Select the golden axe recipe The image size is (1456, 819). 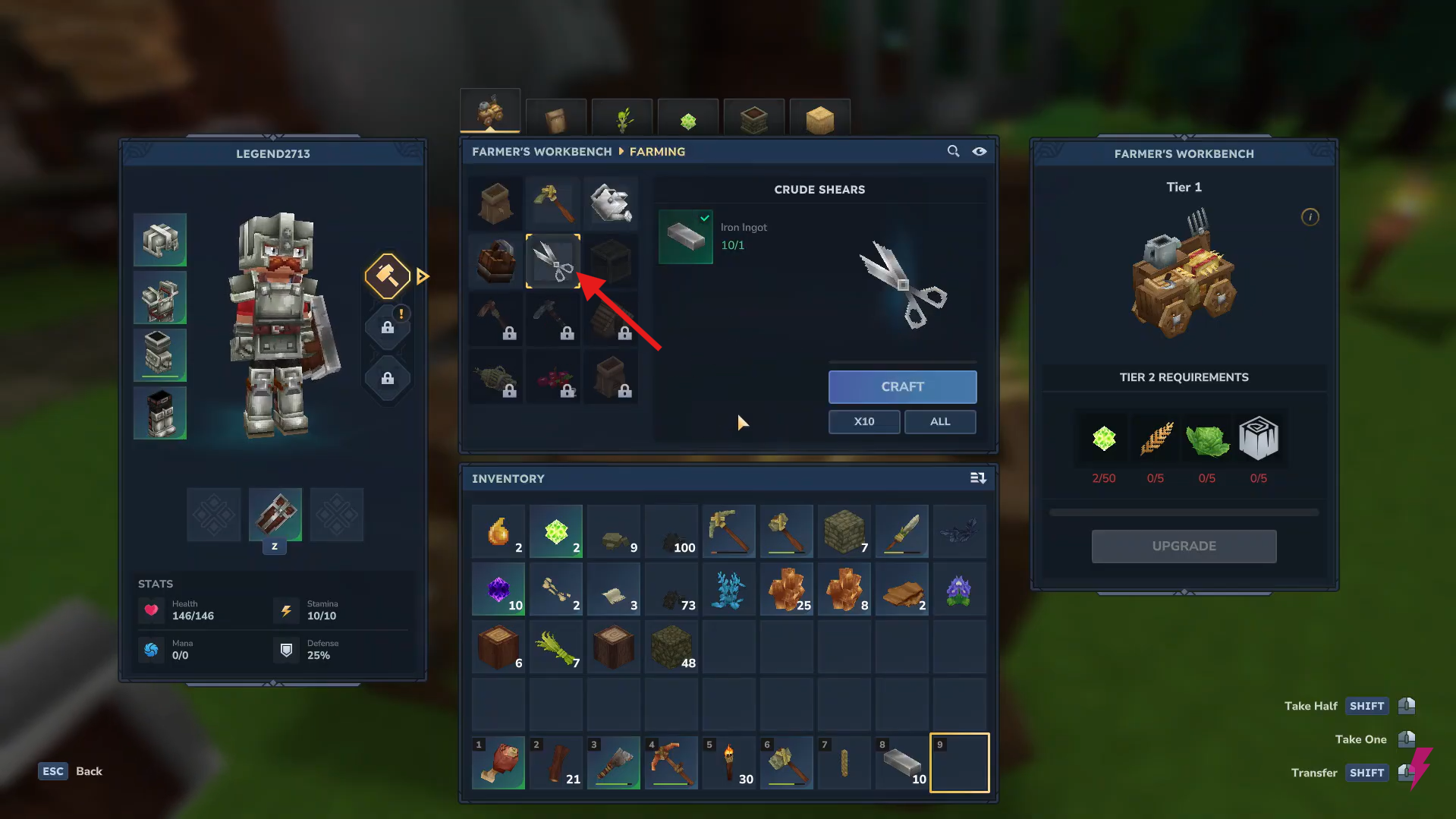[553, 203]
